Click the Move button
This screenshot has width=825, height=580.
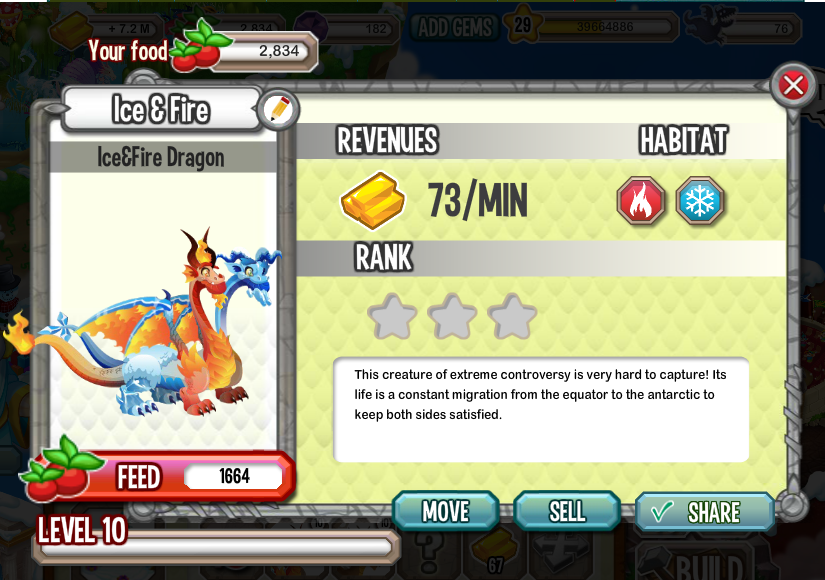point(446,511)
